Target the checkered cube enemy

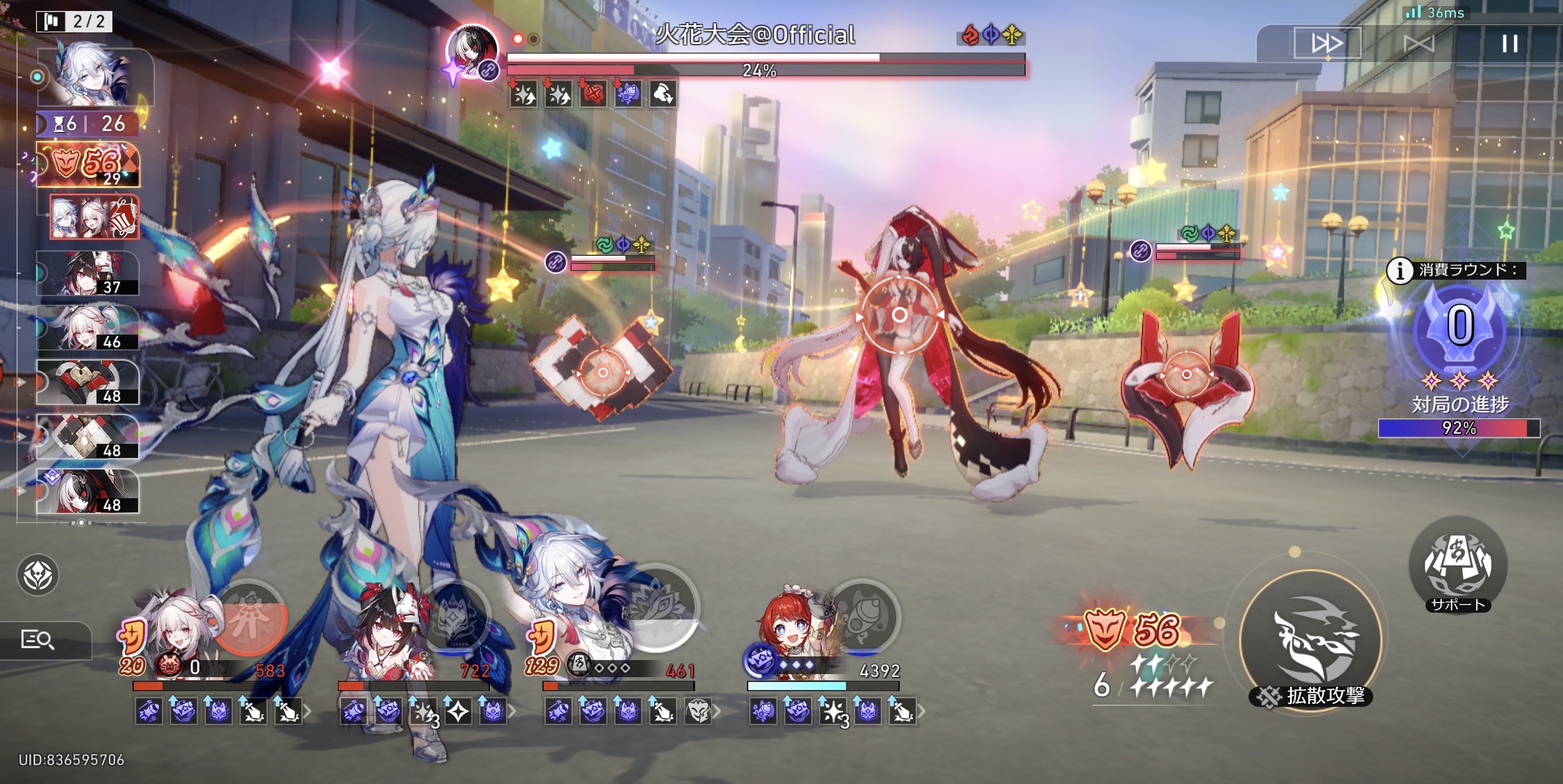[602, 372]
